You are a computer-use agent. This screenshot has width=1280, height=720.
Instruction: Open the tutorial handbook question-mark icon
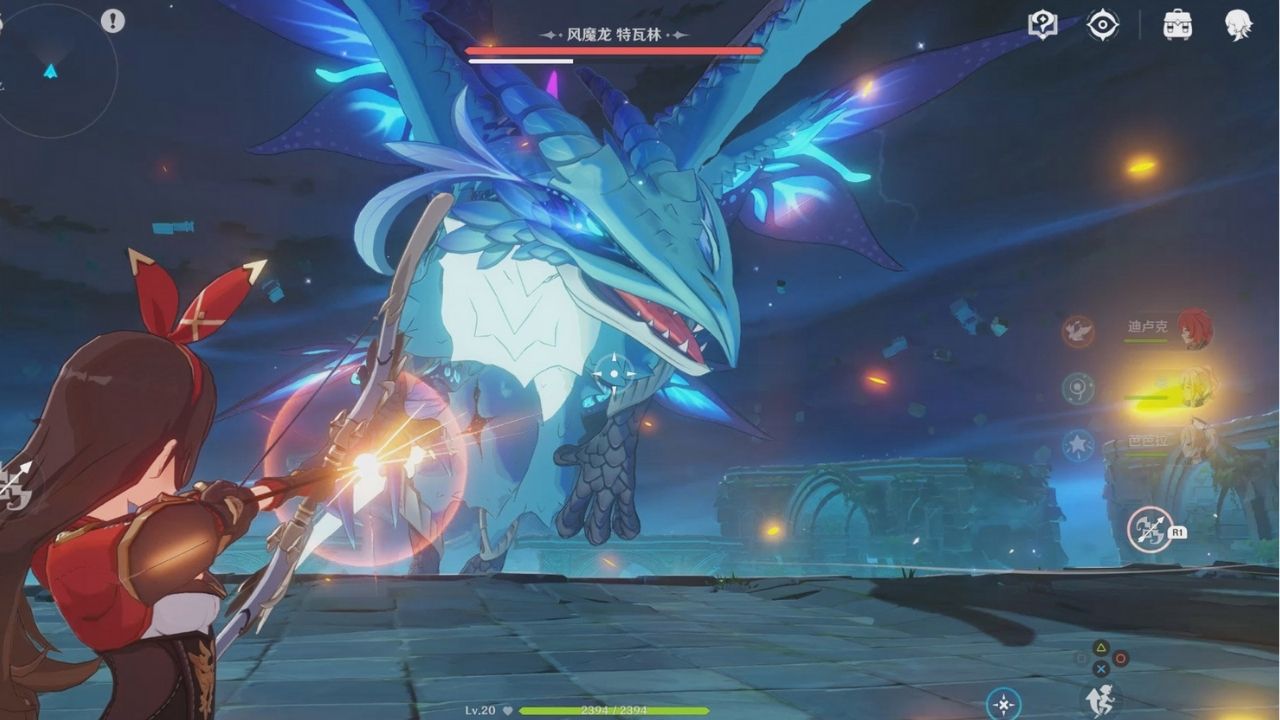pyautogui.click(x=1042, y=25)
